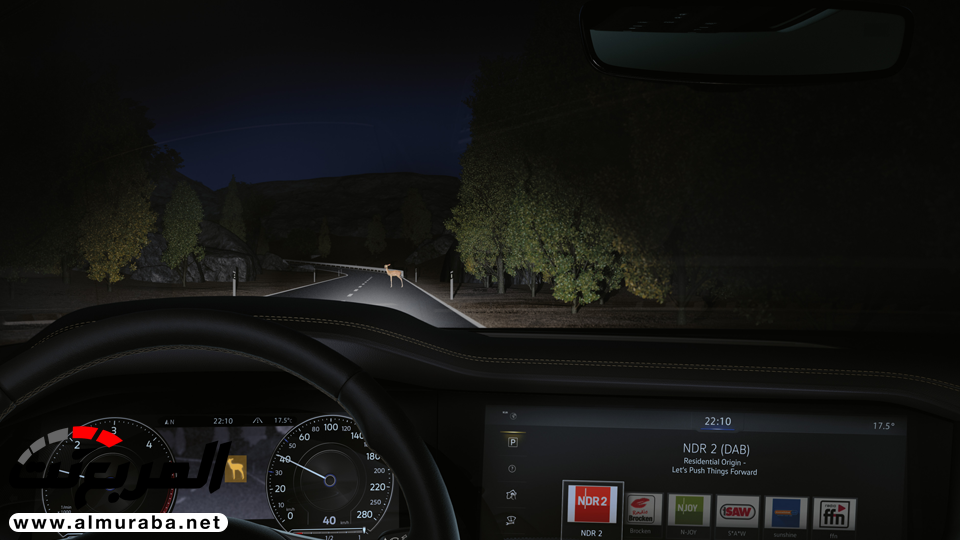Tune to the N-JOY station tile

(689, 510)
